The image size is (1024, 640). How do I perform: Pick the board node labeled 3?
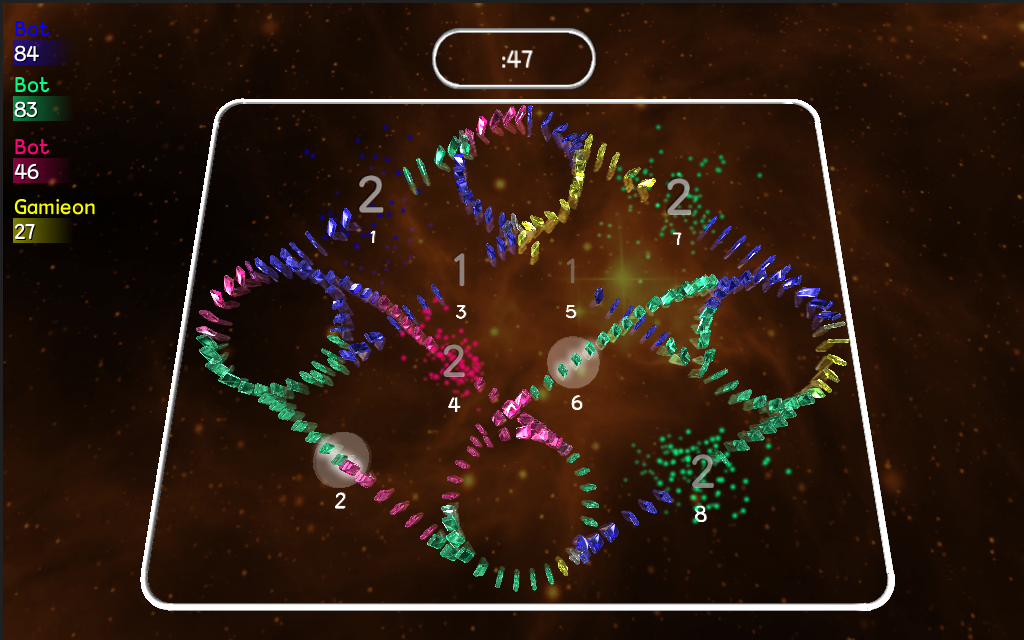[460, 271]
